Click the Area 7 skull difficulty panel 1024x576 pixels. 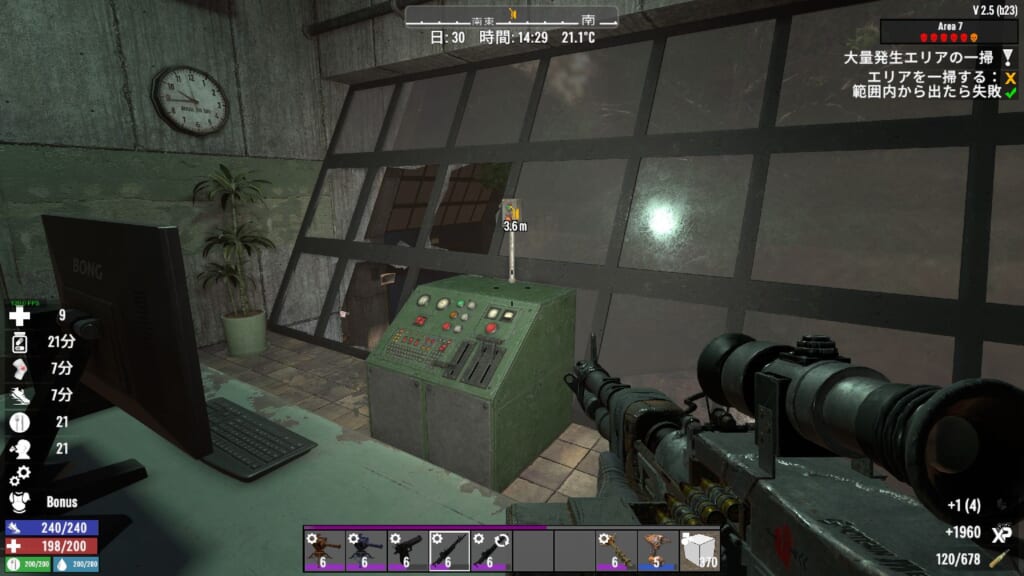949,31
